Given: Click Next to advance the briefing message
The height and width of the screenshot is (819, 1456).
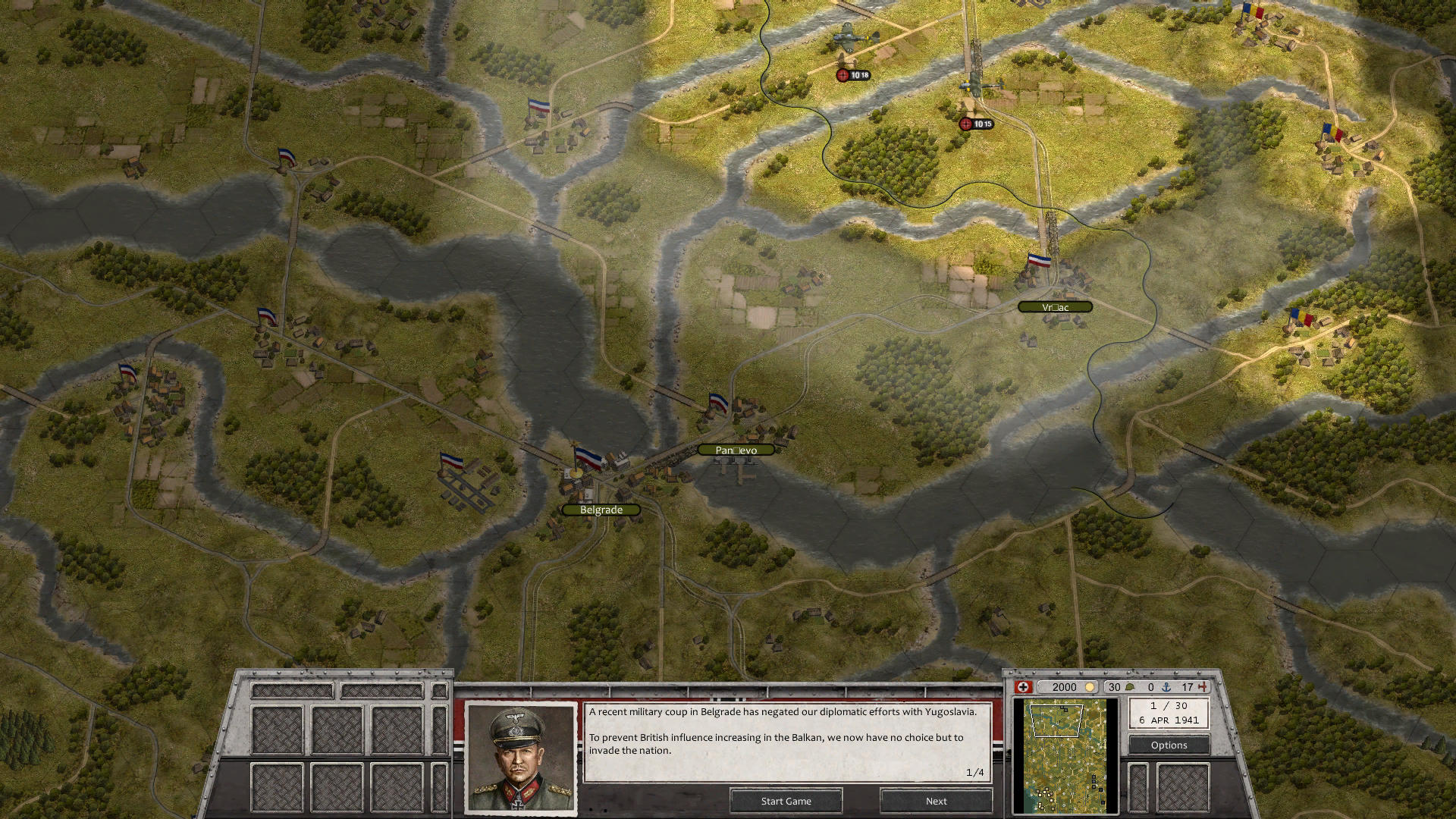Looking at the screenshot, I should pos(936,801).
